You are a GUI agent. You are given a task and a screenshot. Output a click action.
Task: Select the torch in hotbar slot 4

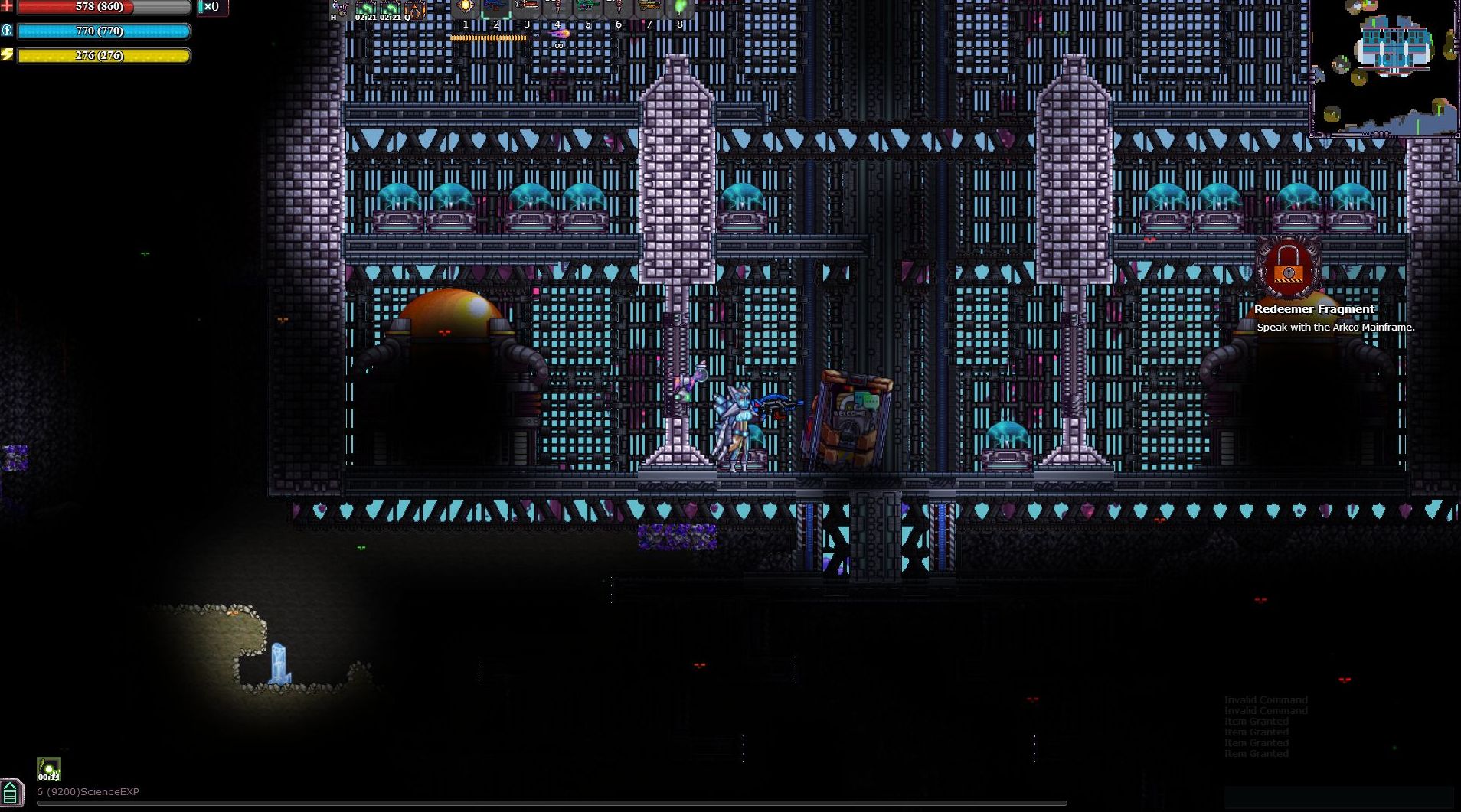point(557,6)
